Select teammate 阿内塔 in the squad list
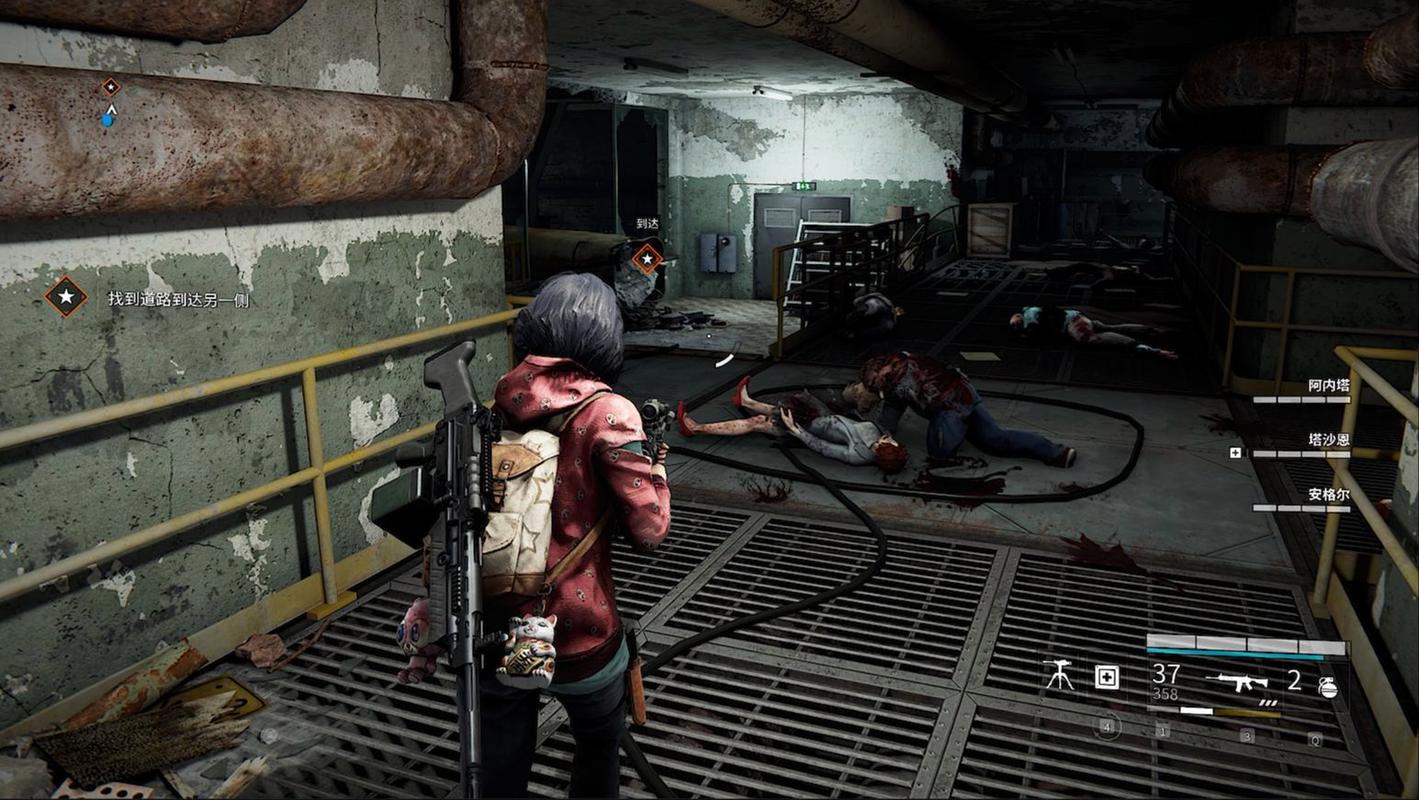This screenshot has width=1419, height=800. pyautogui.click(x=1329, y=385)
